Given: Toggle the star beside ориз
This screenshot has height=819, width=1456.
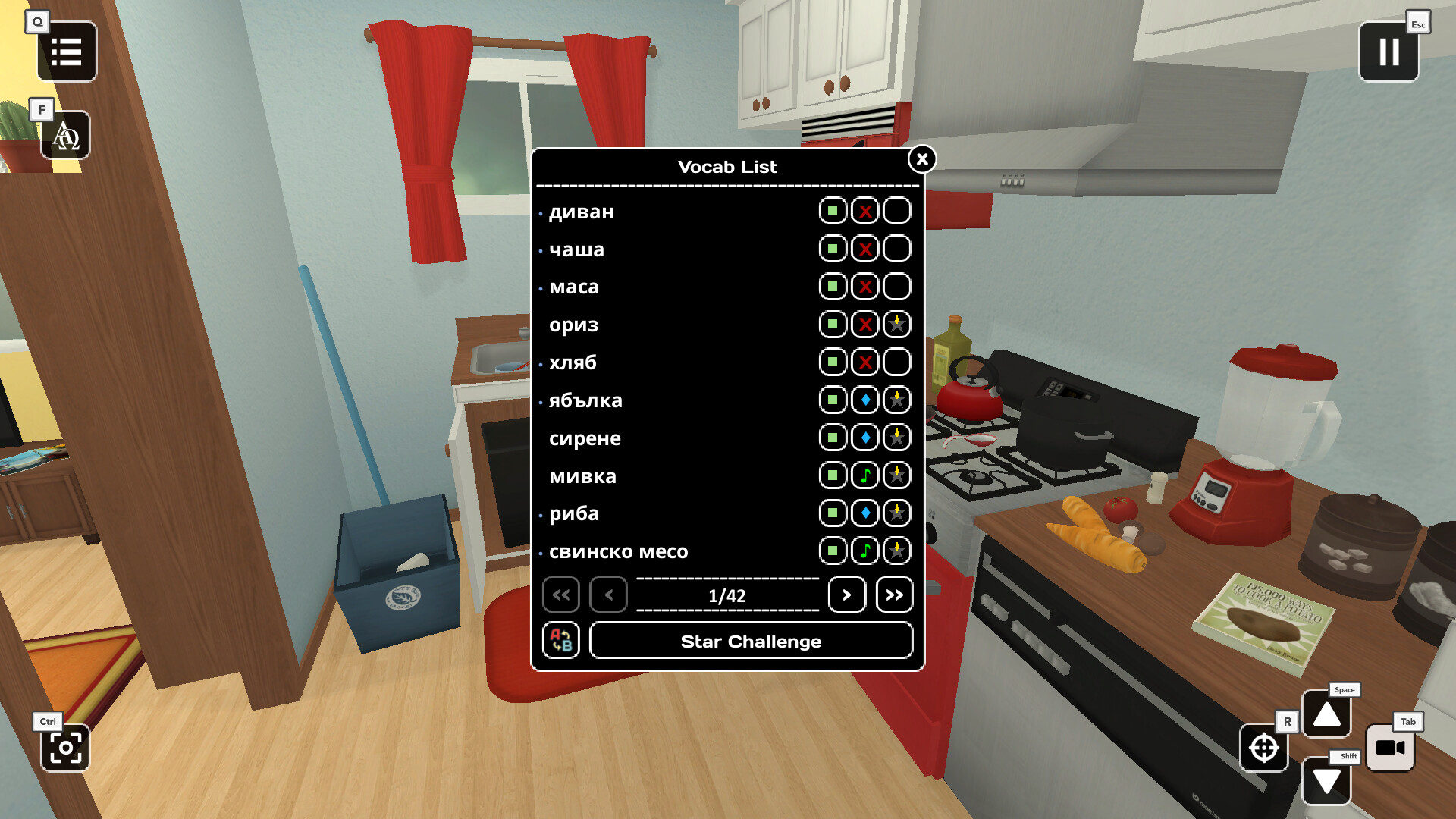Looking at the screenshot, I should pyautogui.click(x=896, y=324).
